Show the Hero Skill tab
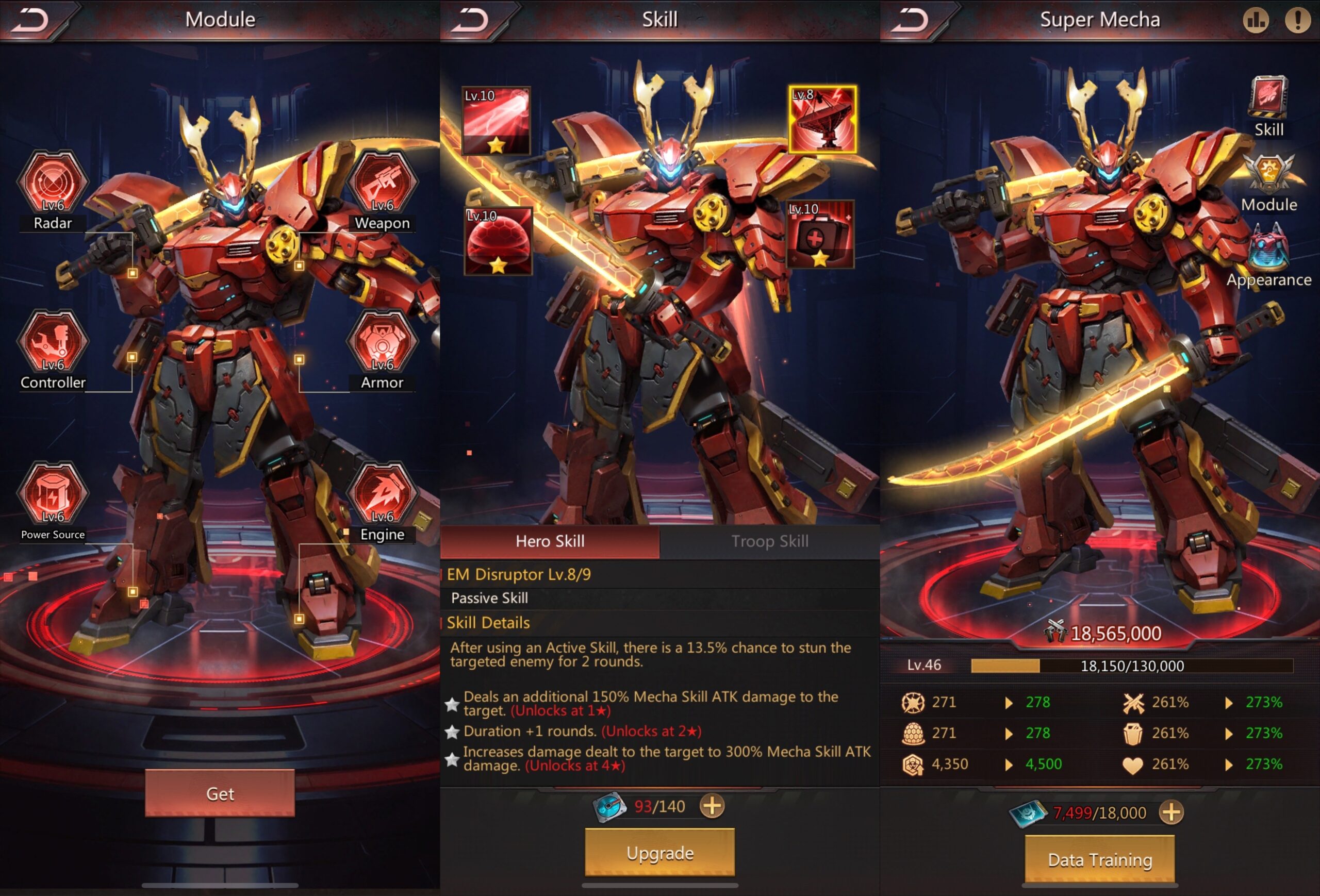Screen dimensions: 1320x896 (550, 541)
